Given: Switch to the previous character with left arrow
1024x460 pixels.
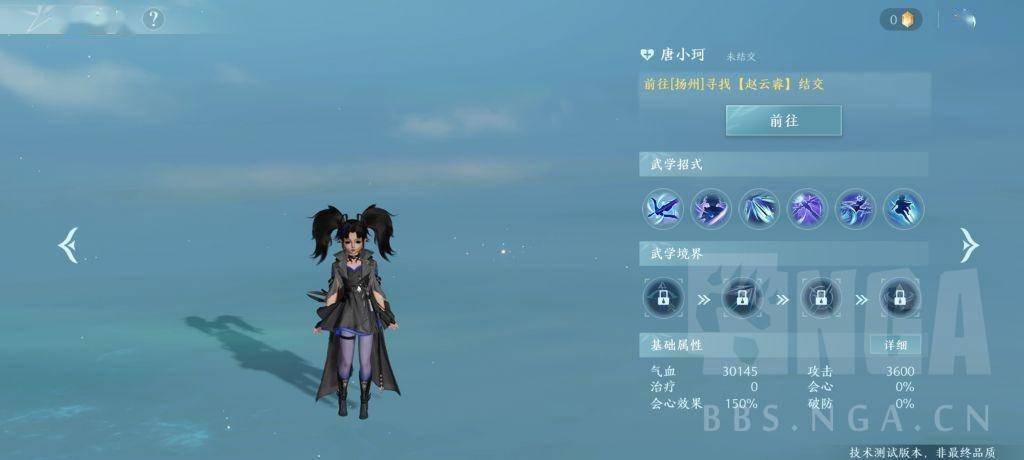Looking at the screenshot, I should click(x=68, y=245).
